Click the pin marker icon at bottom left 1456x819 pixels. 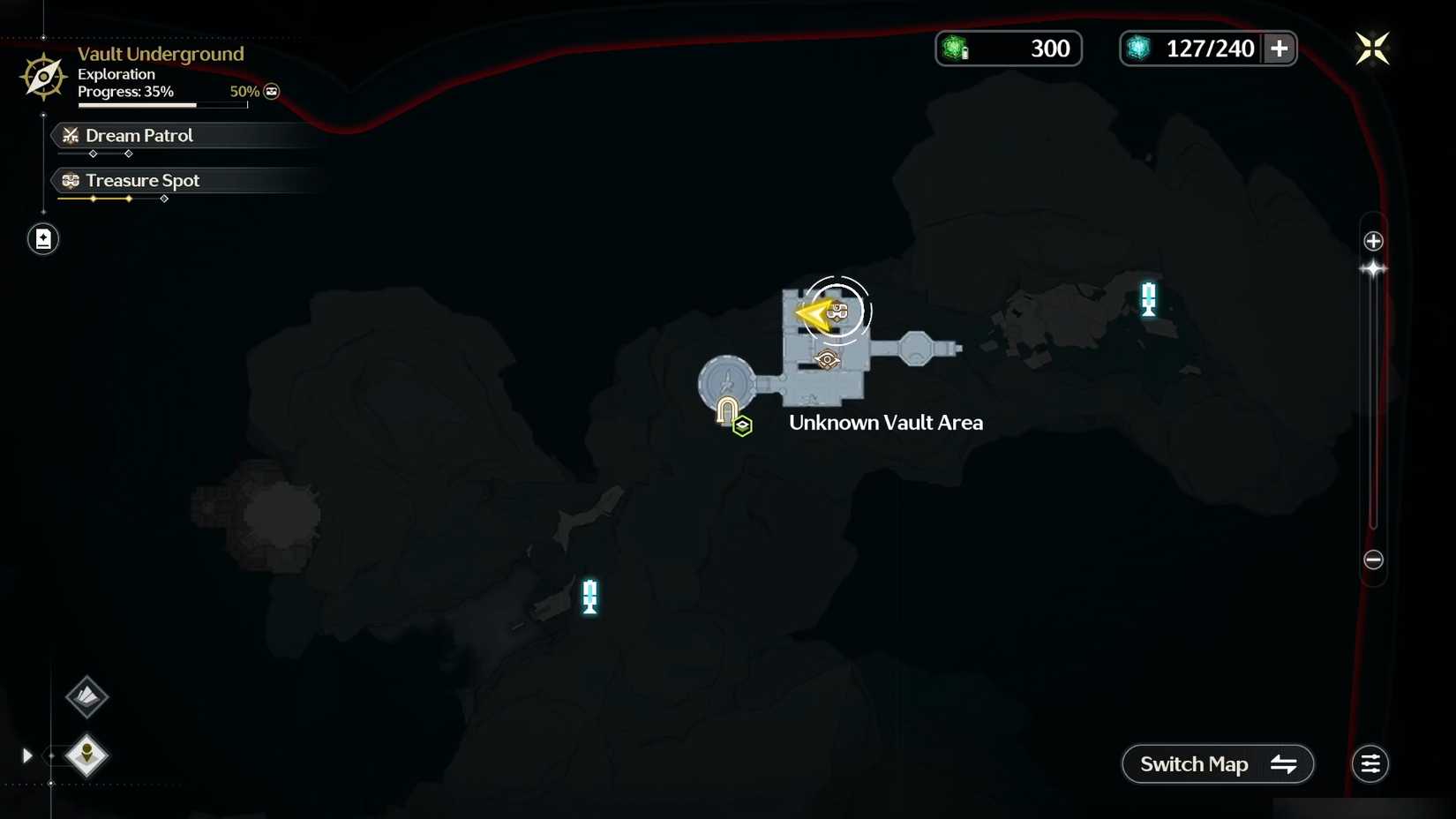coord(87,755)
